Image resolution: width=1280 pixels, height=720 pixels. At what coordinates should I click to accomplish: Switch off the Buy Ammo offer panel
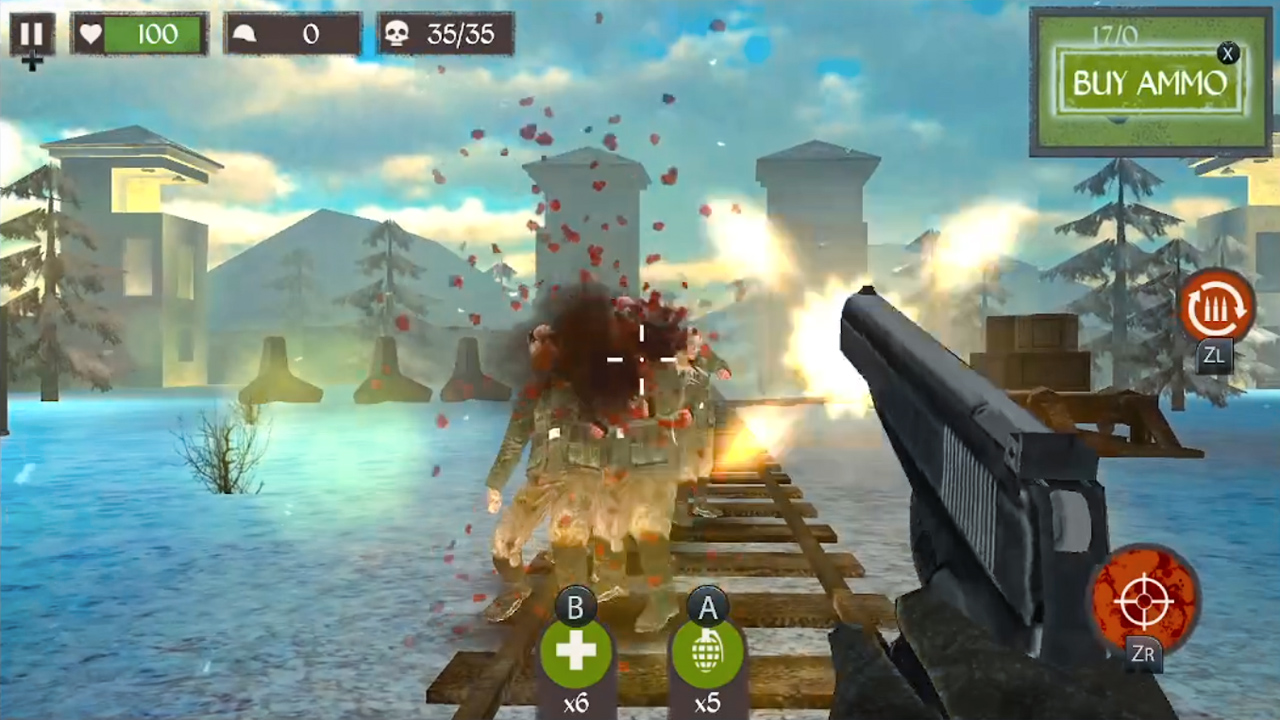click(1228, 54)
